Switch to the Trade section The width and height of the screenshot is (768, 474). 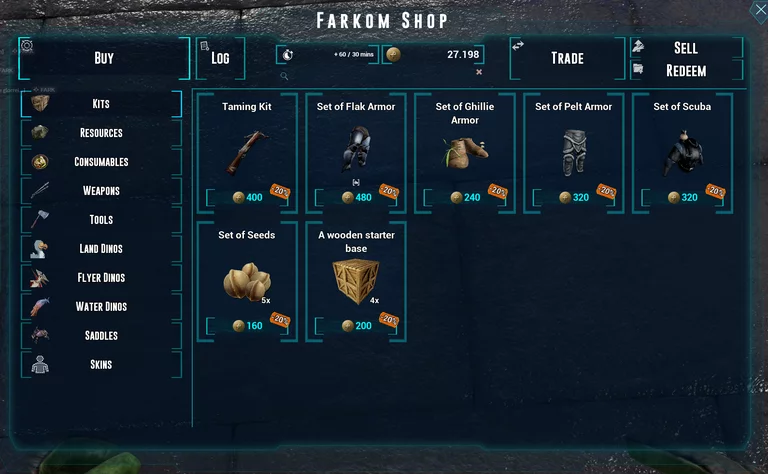[x=567, y=58]
